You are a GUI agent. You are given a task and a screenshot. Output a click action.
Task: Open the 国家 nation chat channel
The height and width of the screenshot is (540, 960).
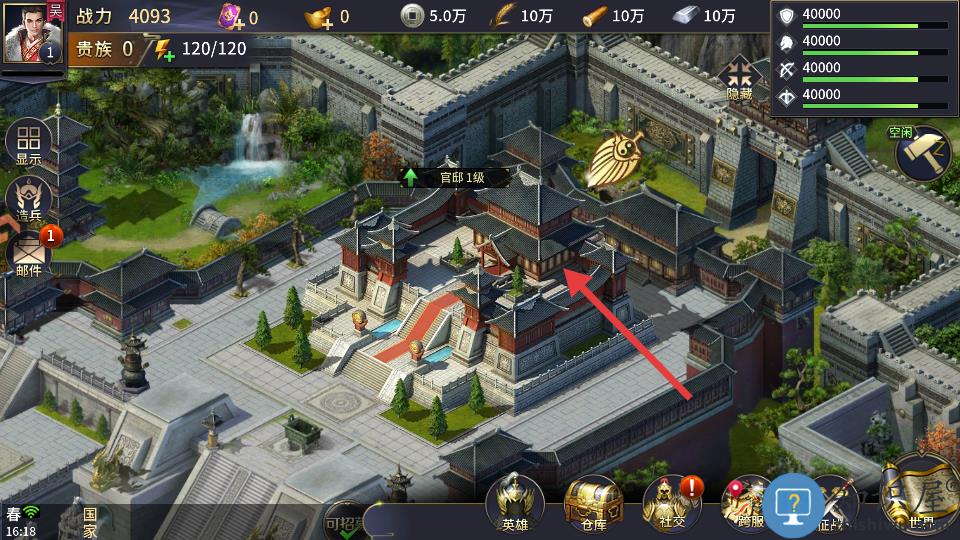point(90,523)
